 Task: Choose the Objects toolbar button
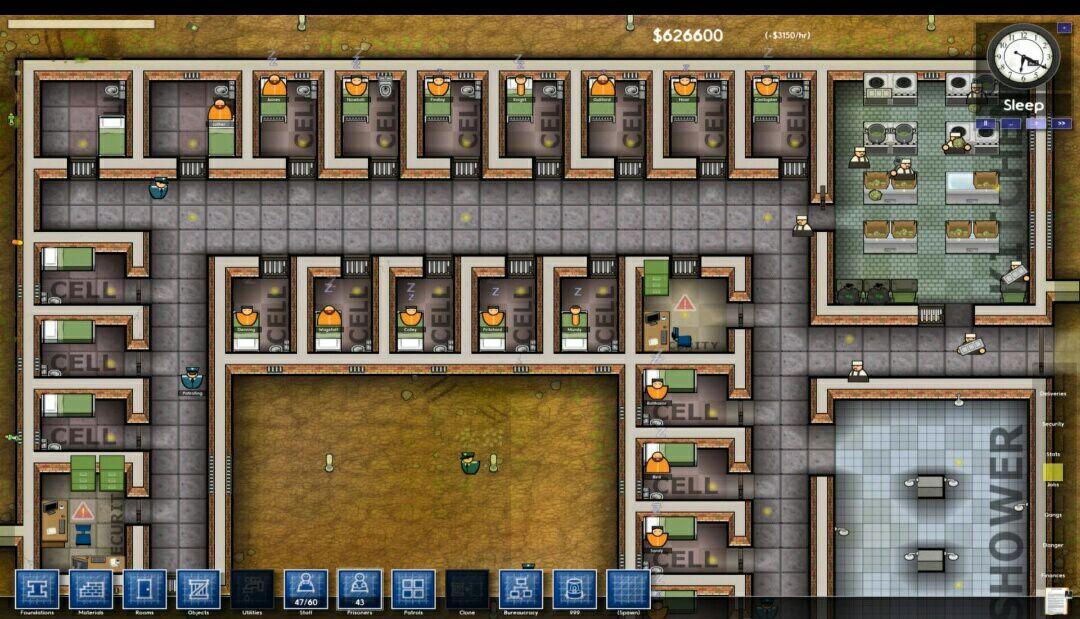(x=198, y=590)
